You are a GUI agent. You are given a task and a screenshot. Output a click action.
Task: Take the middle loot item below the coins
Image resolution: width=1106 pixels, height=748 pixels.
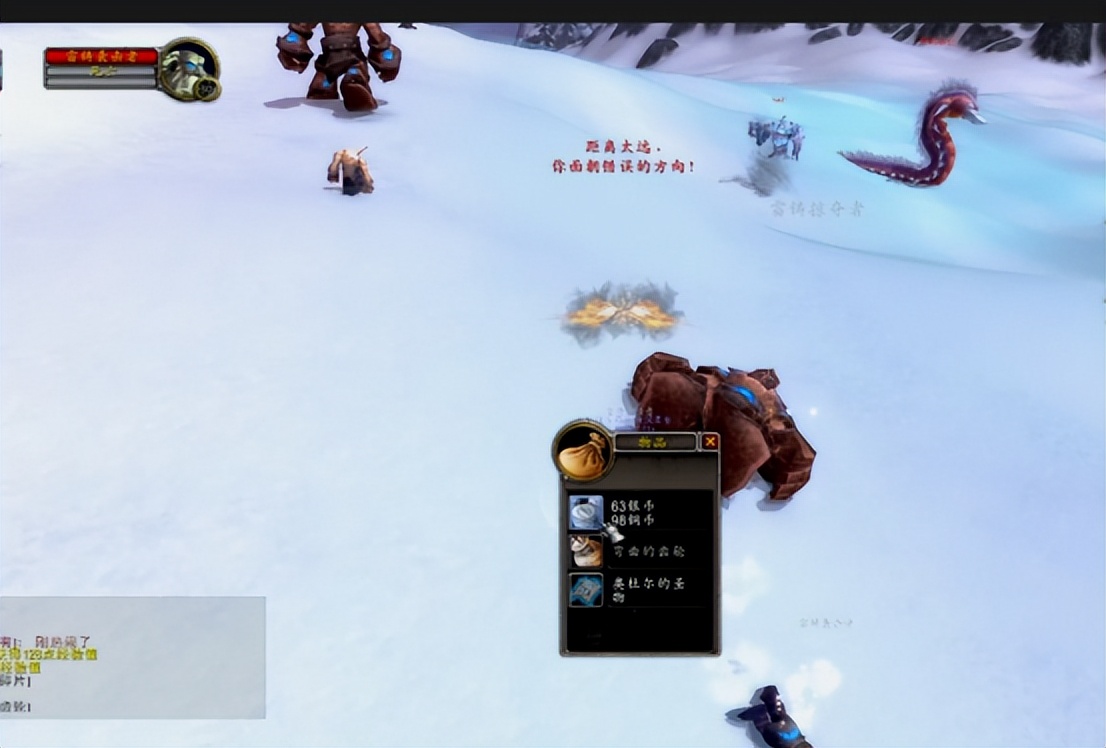click(587, 551)
